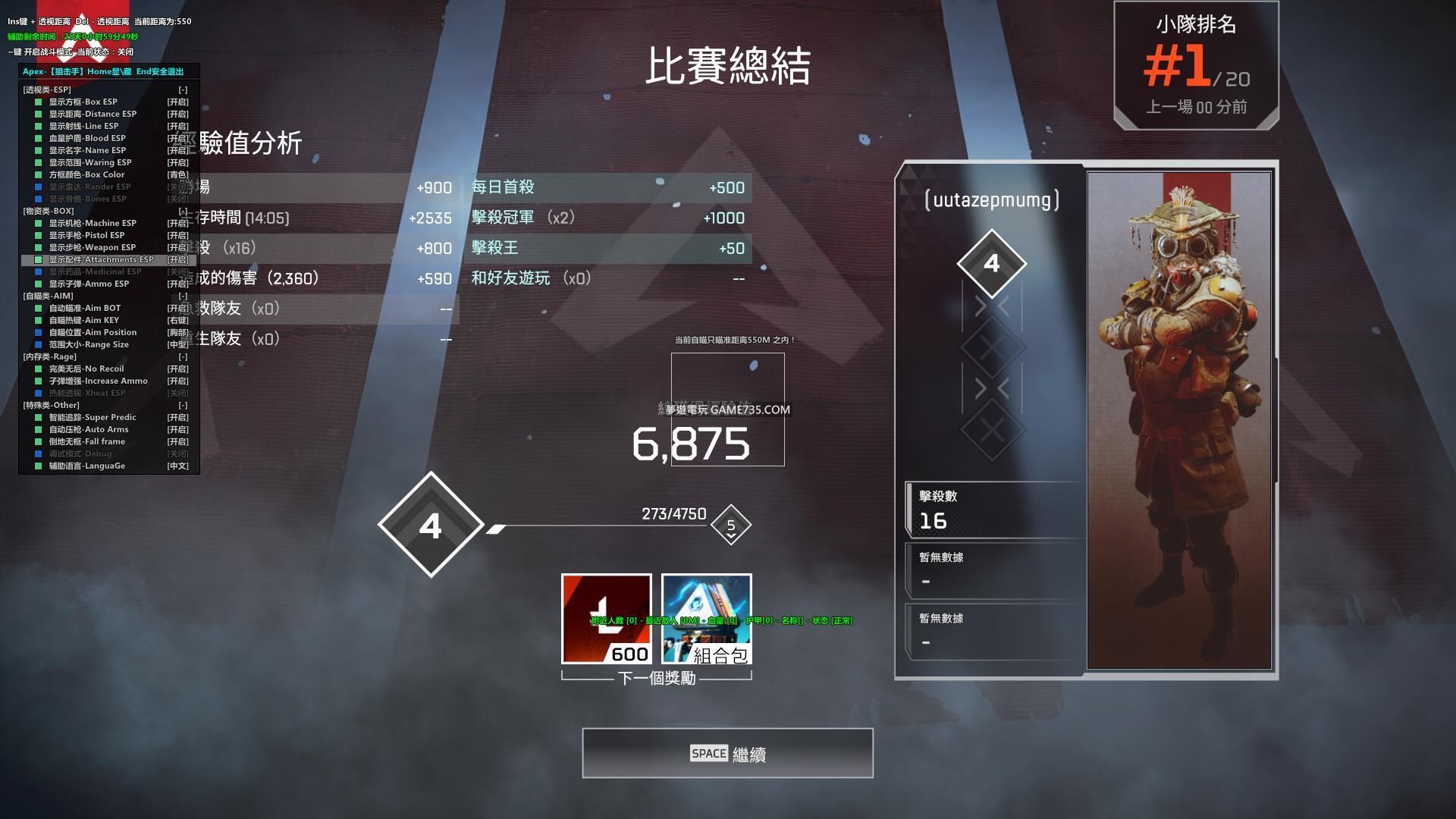Select the uutazepmumg player name banner
1456x819 pixels.
[x=992, y=200]
